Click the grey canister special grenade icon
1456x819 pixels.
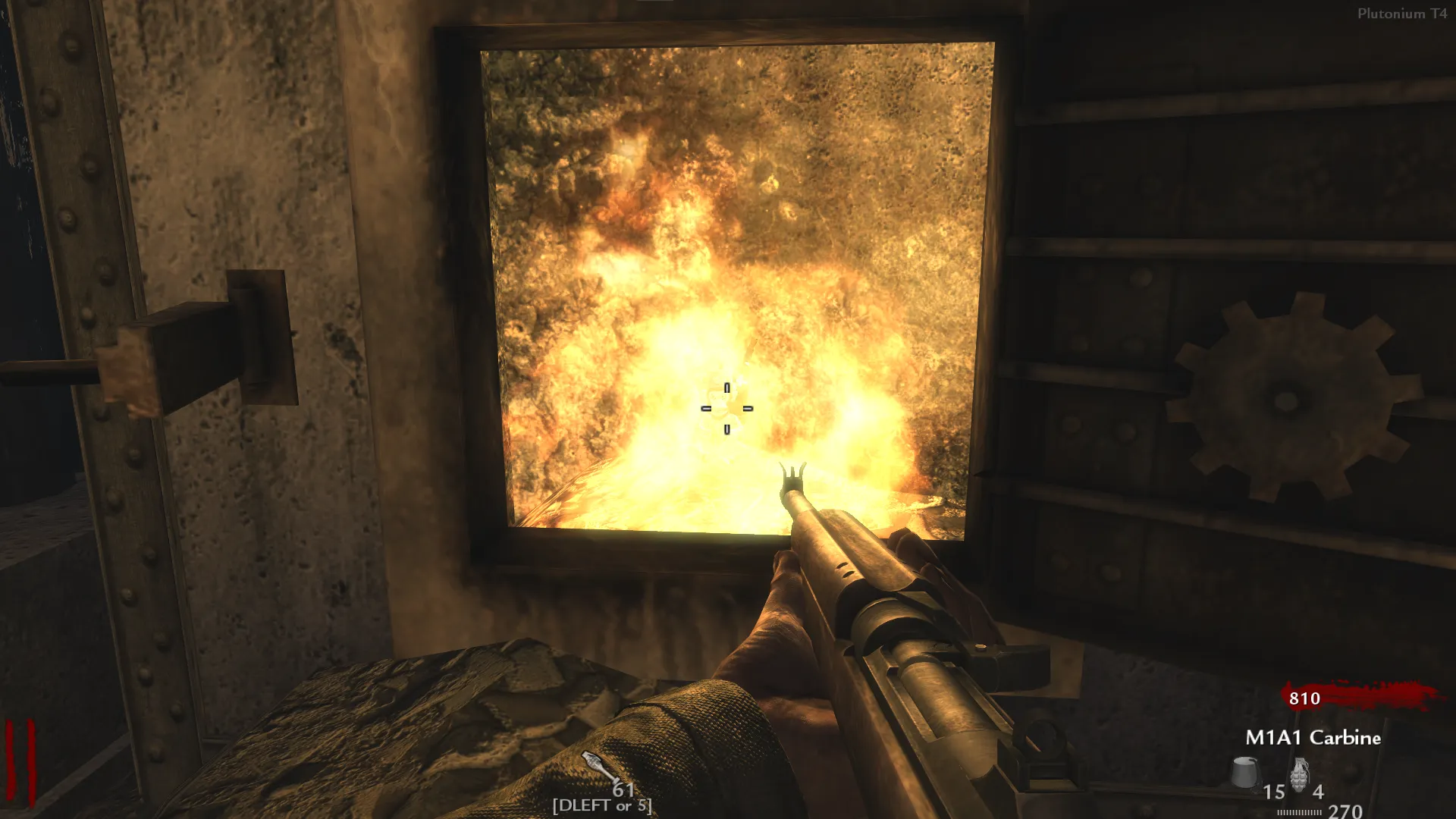tap(1245, 772)
